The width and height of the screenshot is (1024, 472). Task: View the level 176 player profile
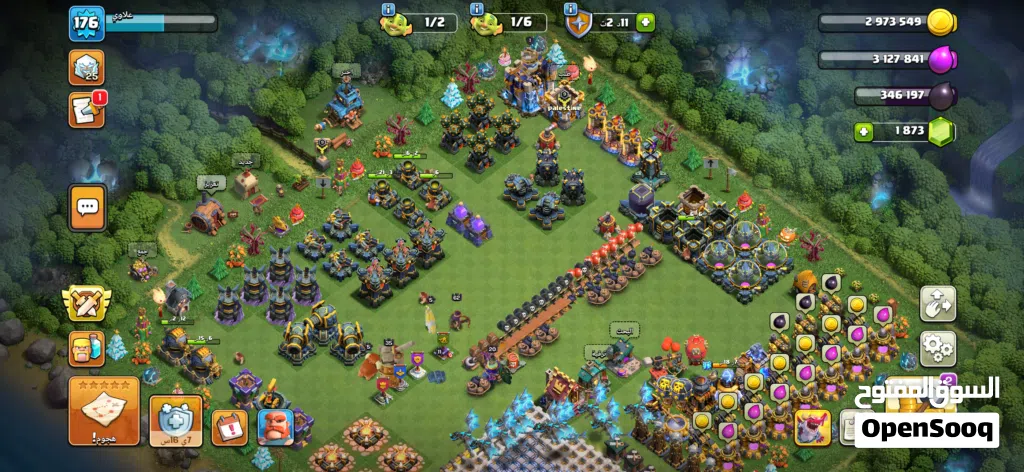pos(86,23)
